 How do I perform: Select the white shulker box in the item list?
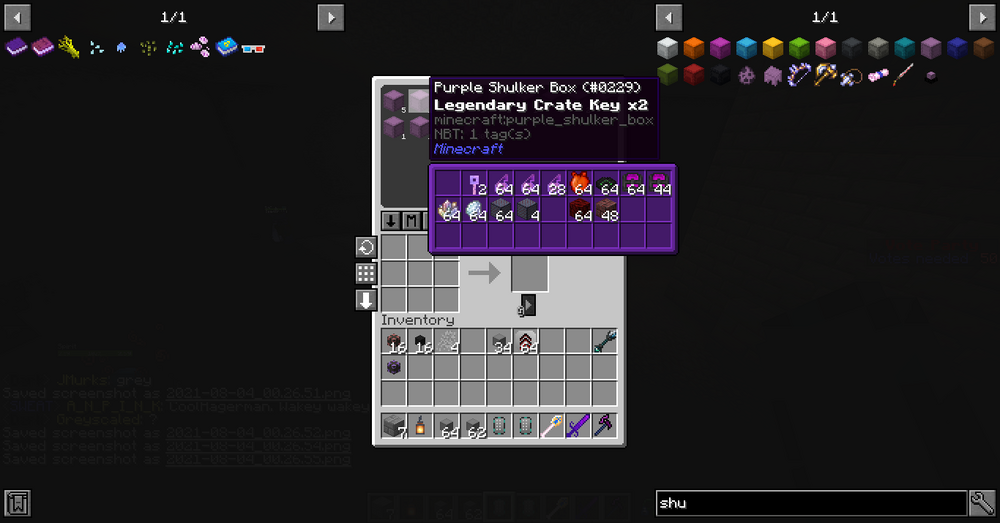coord(668,48)
